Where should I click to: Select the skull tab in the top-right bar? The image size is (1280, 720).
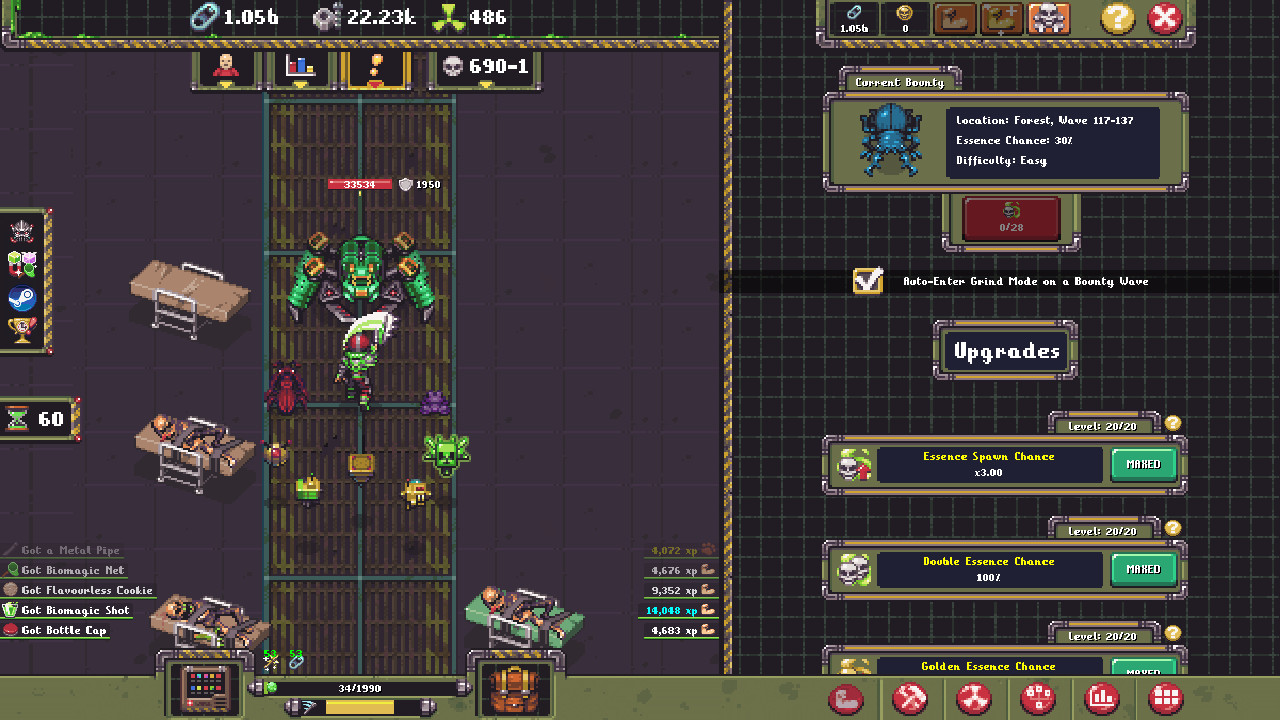point(1048,18)
